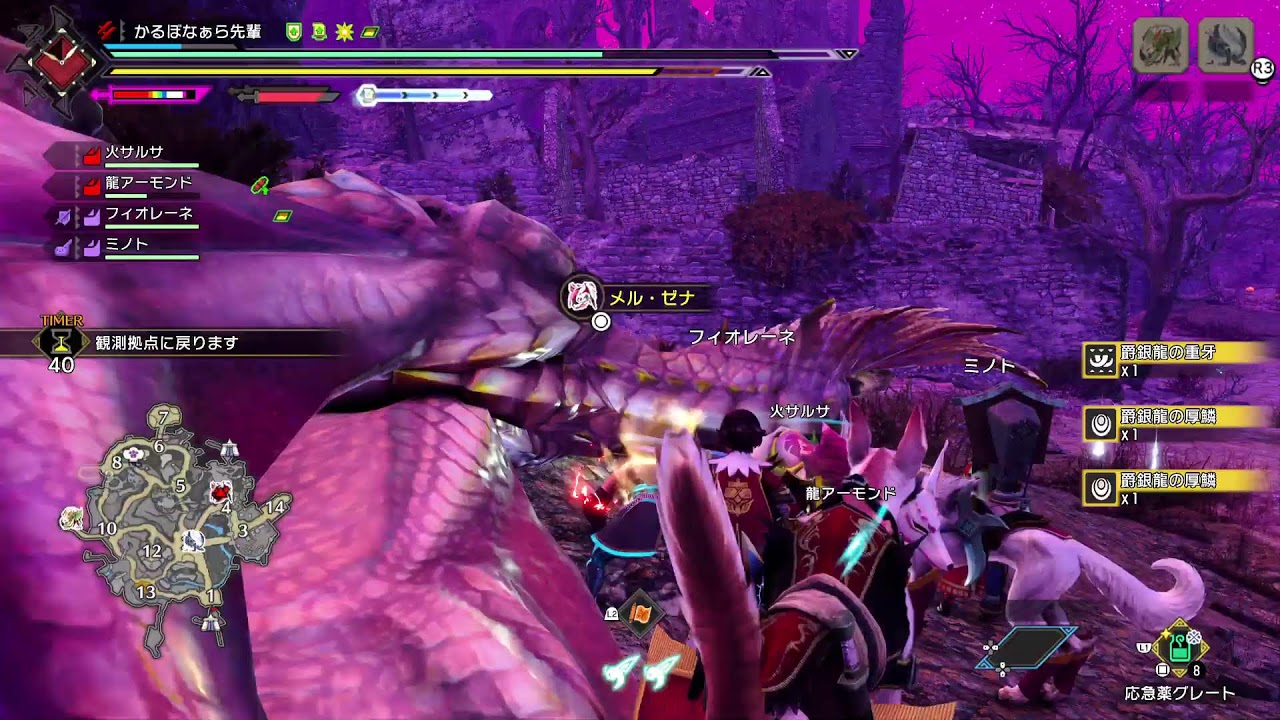
Task: Click the 爵銀龍の重牙 loot notification
Action: click(x=1176, y=359)
